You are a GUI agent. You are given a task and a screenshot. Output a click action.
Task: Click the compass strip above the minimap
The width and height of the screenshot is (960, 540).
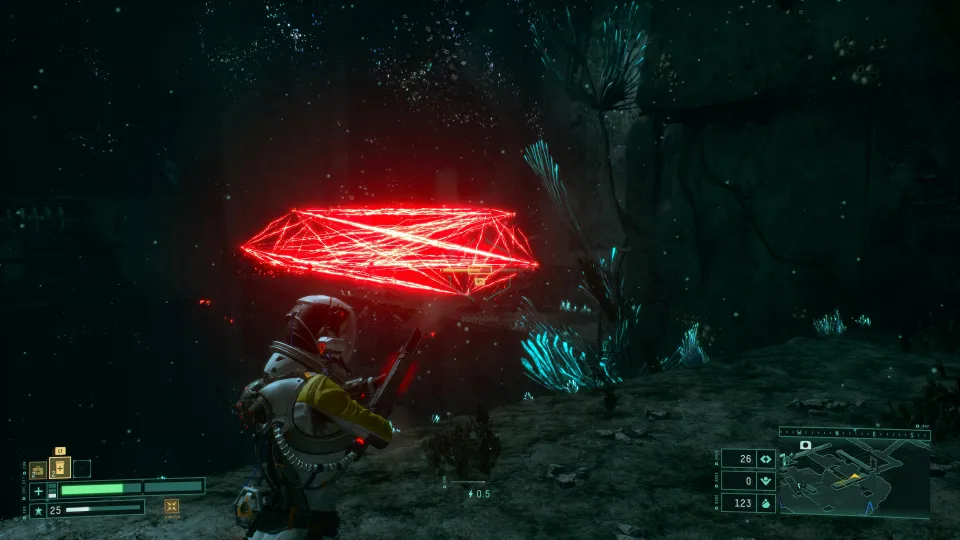click(x=854, y=433)
